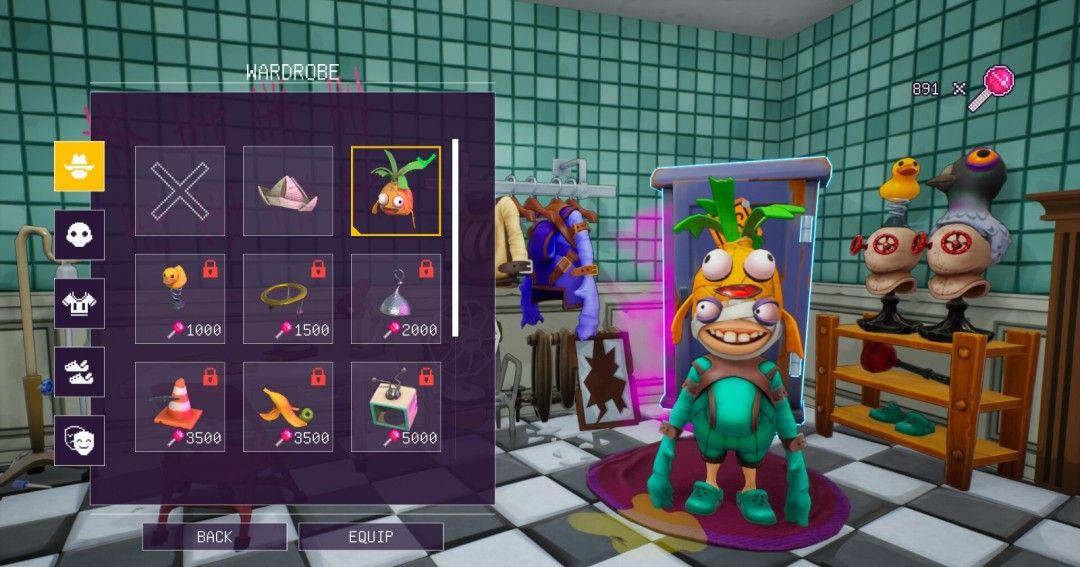Go back with the BACK button

tap(214, 537)
